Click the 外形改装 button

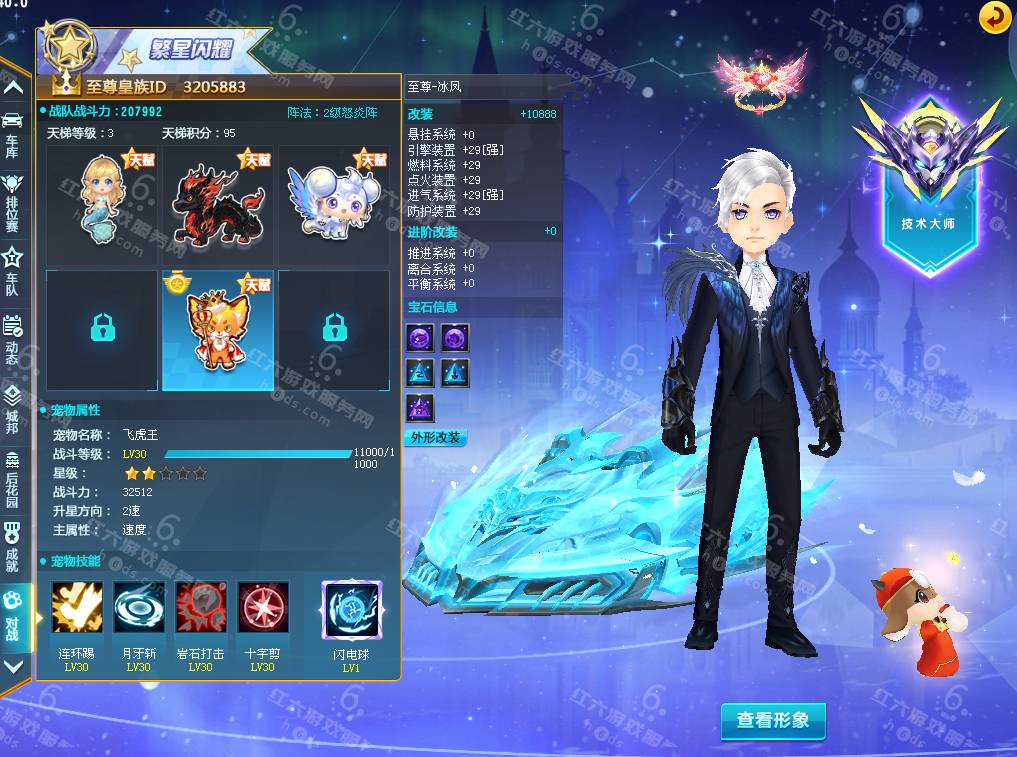click(435, 438)
